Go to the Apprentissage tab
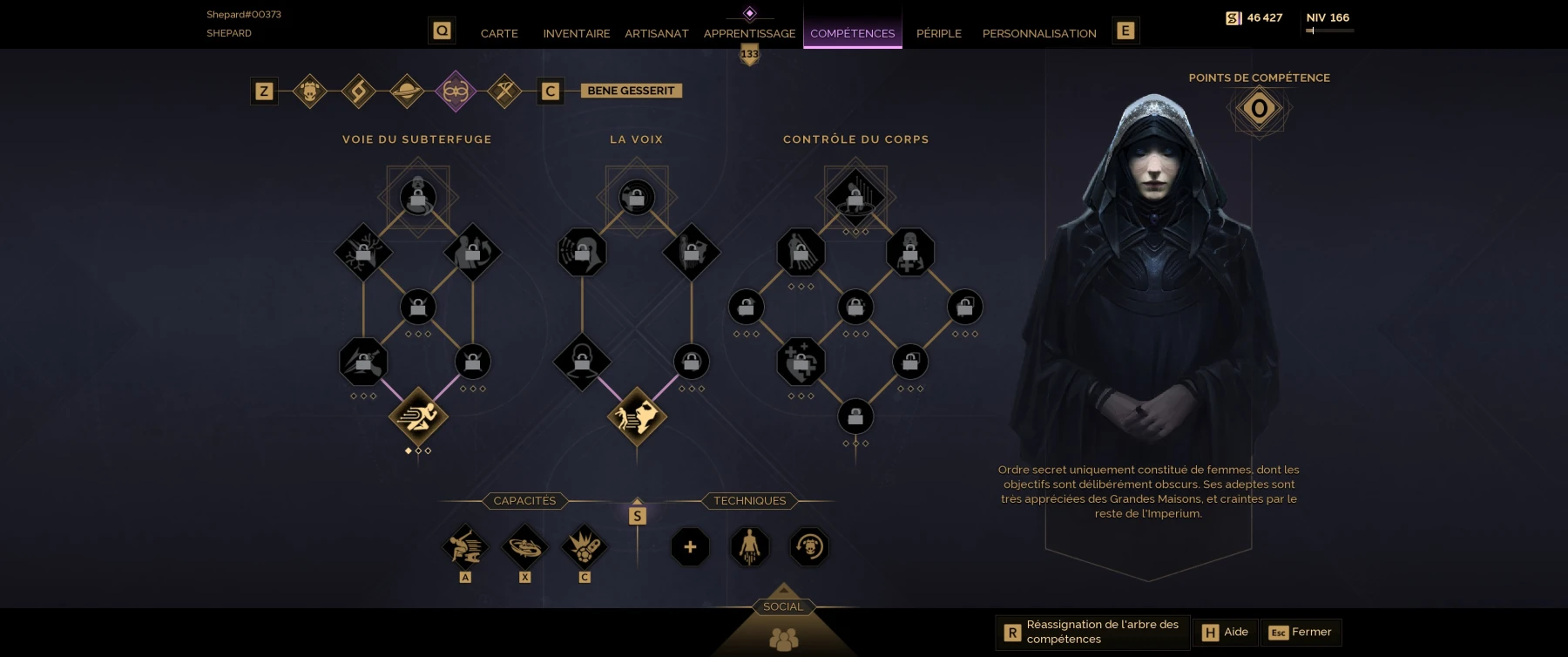 pos(749,33)
